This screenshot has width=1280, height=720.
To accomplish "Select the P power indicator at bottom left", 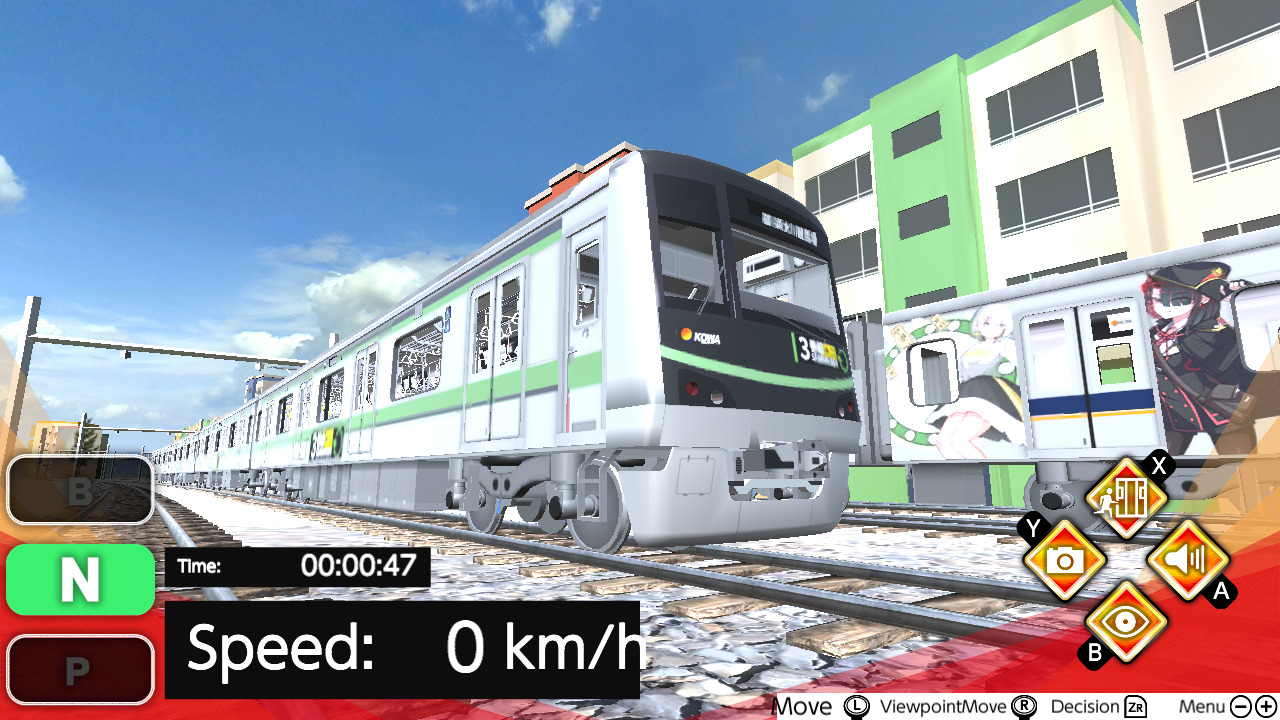I will click(79, 668).
